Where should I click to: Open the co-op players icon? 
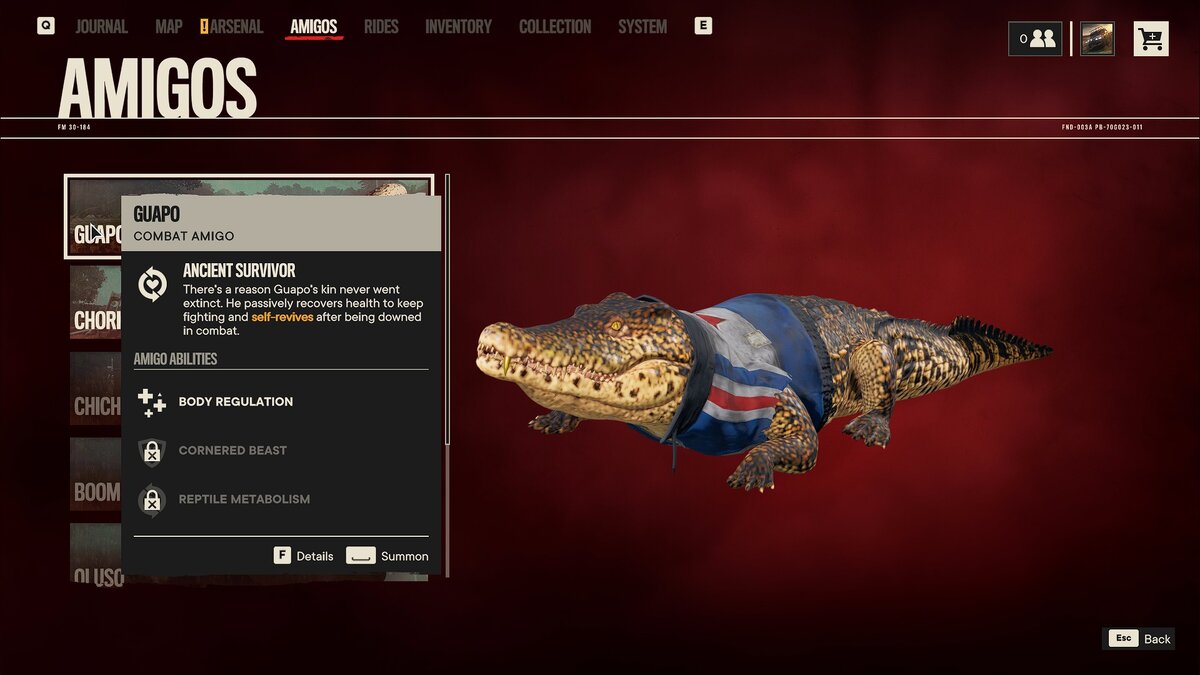click(1035, 39)
